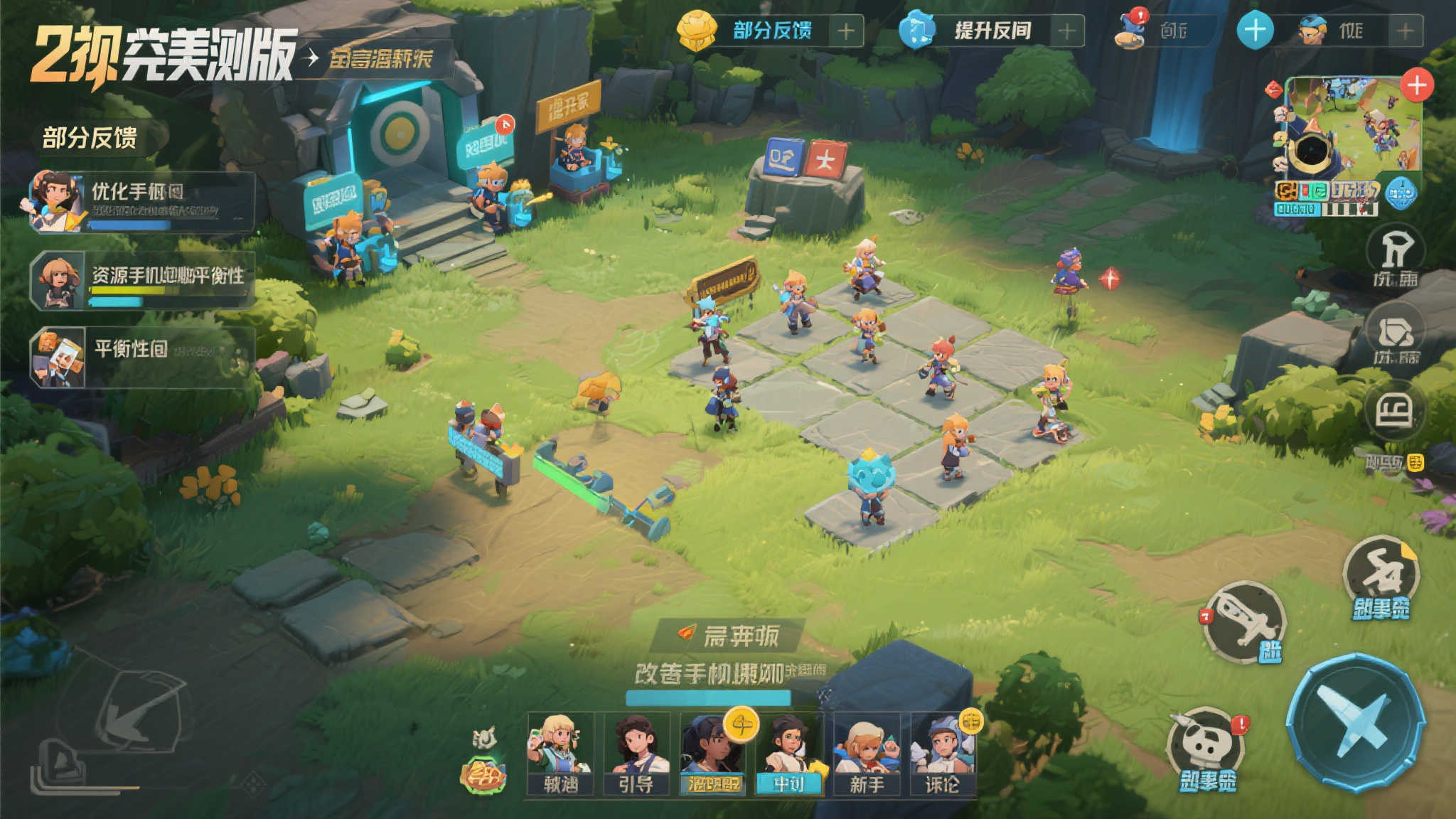The height and width of the screenshot is (819, 1456).
Task: Open the 平衡性 quest entry
Action: (x=142, y=356)
